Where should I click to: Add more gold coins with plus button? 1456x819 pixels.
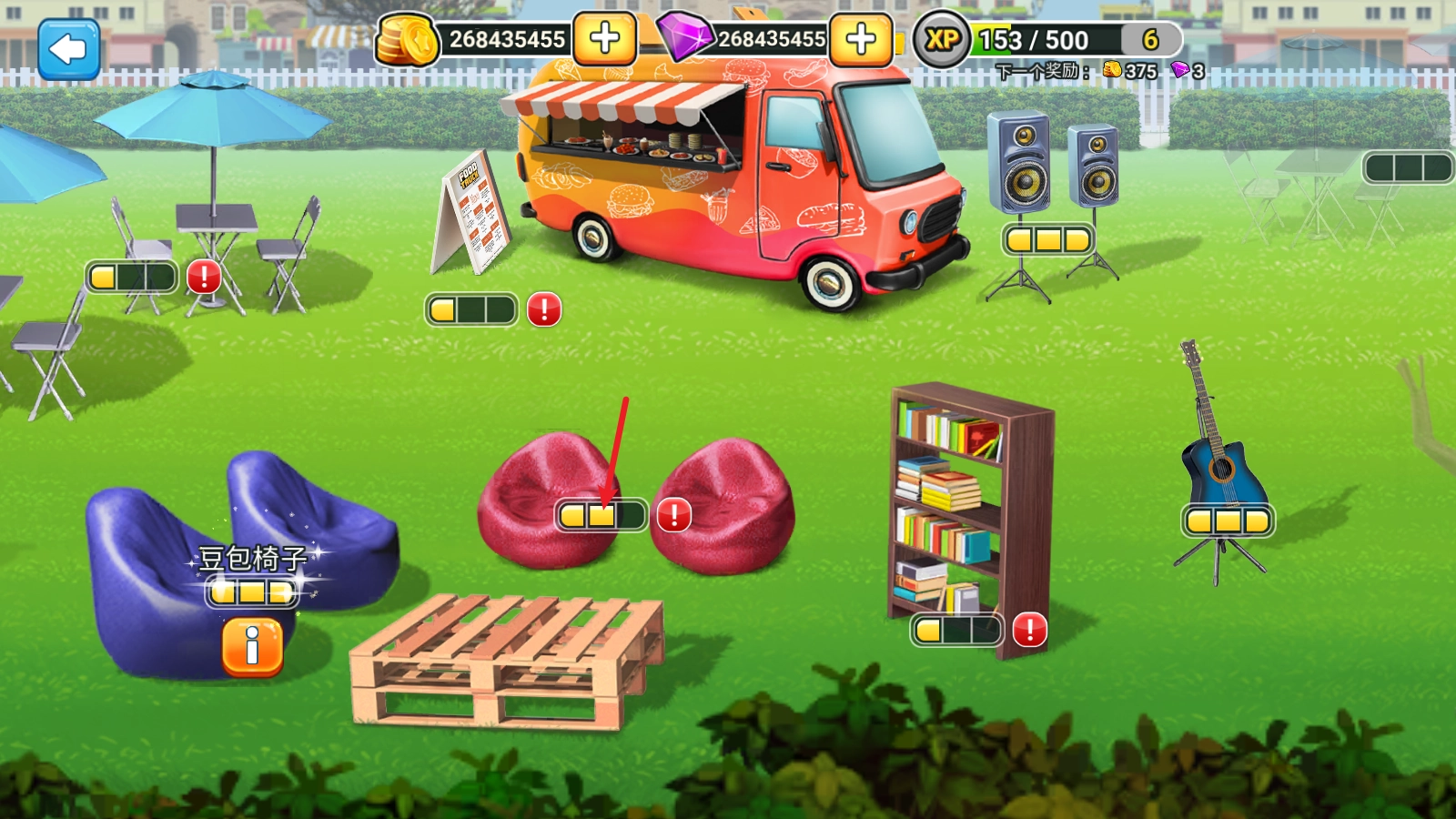(x=604, y=39)
